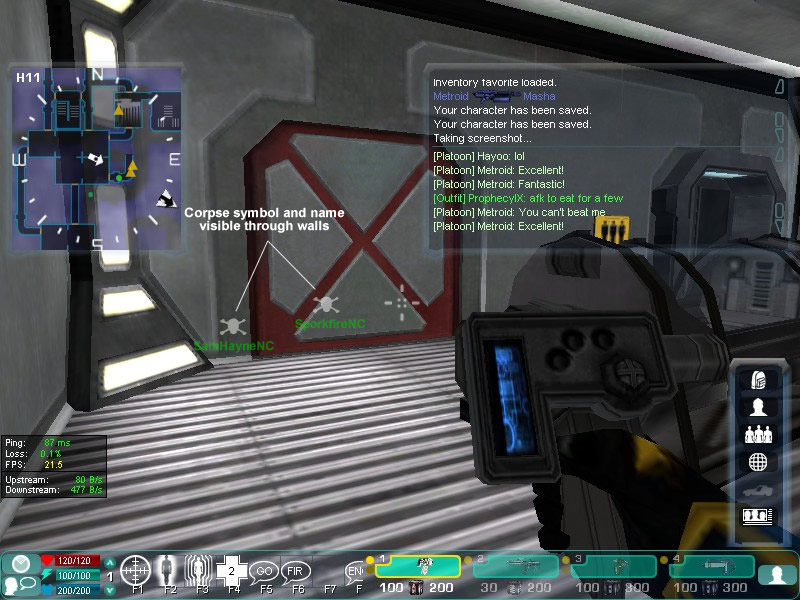Open the chat speech-bubble head icon
Image resolution: width=800 pixels, height=600 pixels.
(20, 584)
